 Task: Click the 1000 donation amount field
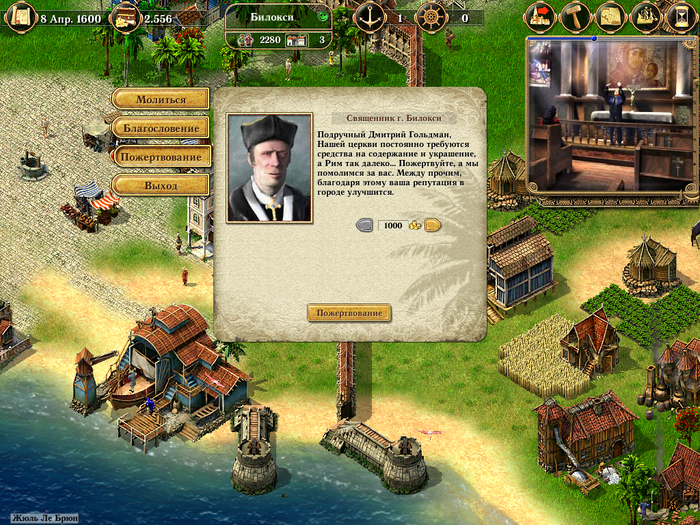(393, 225)
